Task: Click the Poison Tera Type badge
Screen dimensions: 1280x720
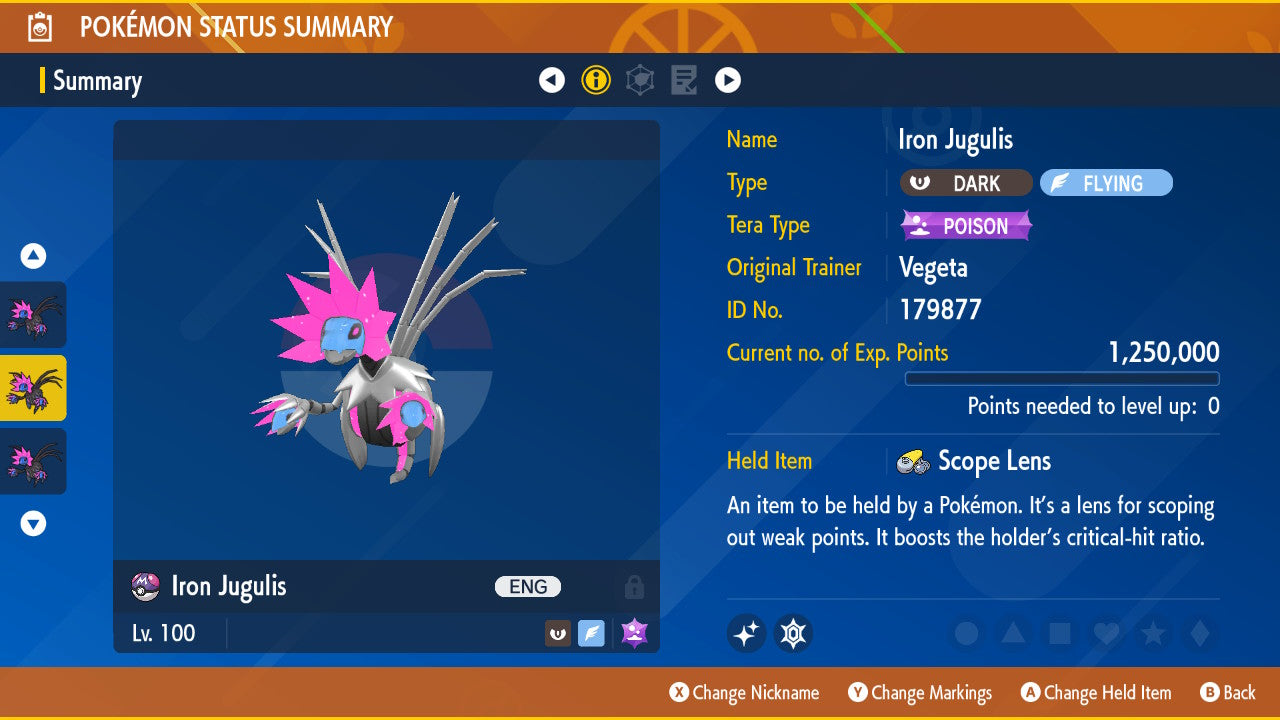Action: coord(966,226)
